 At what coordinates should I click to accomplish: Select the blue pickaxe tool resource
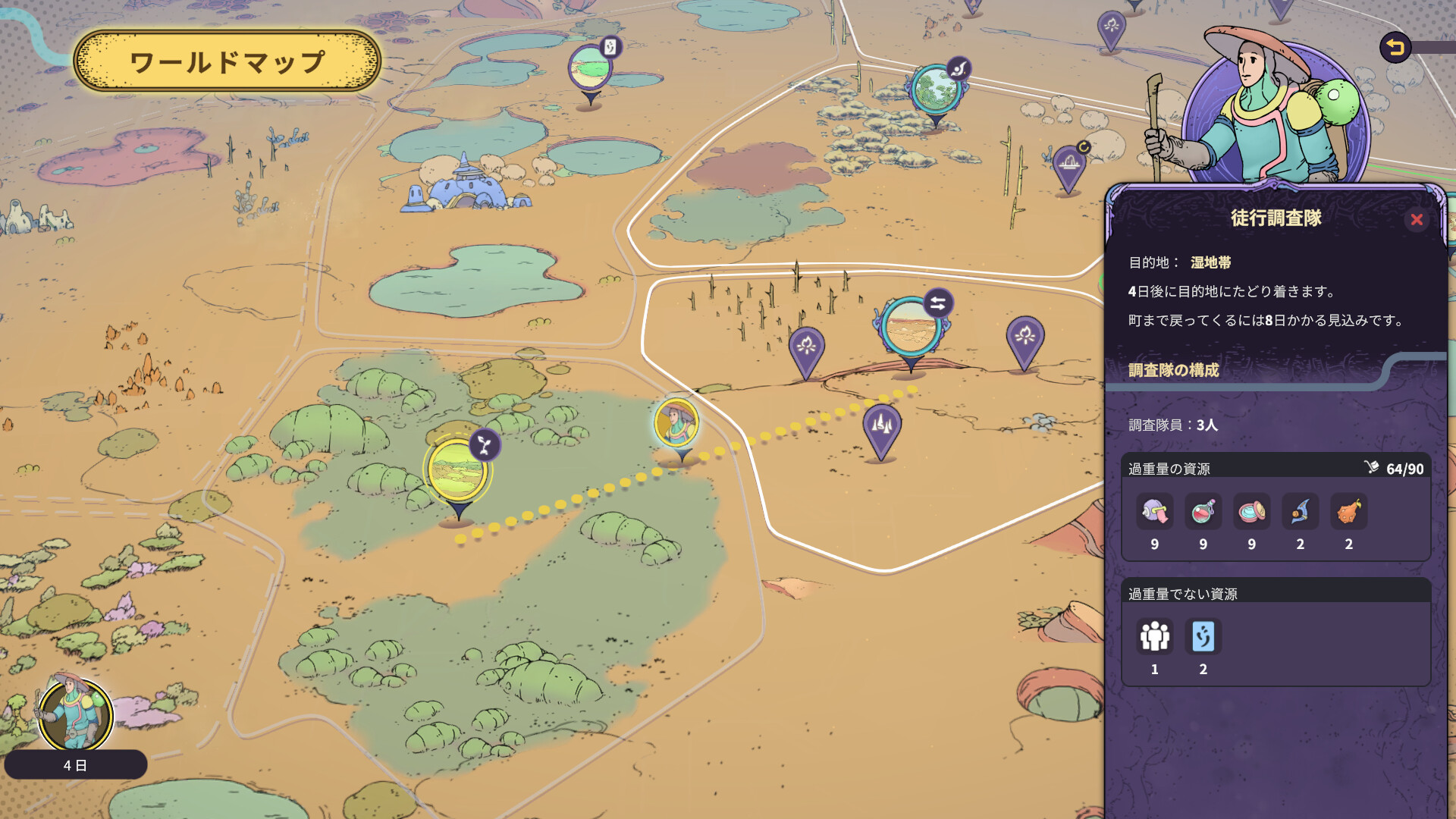[x=1300, y=512]
